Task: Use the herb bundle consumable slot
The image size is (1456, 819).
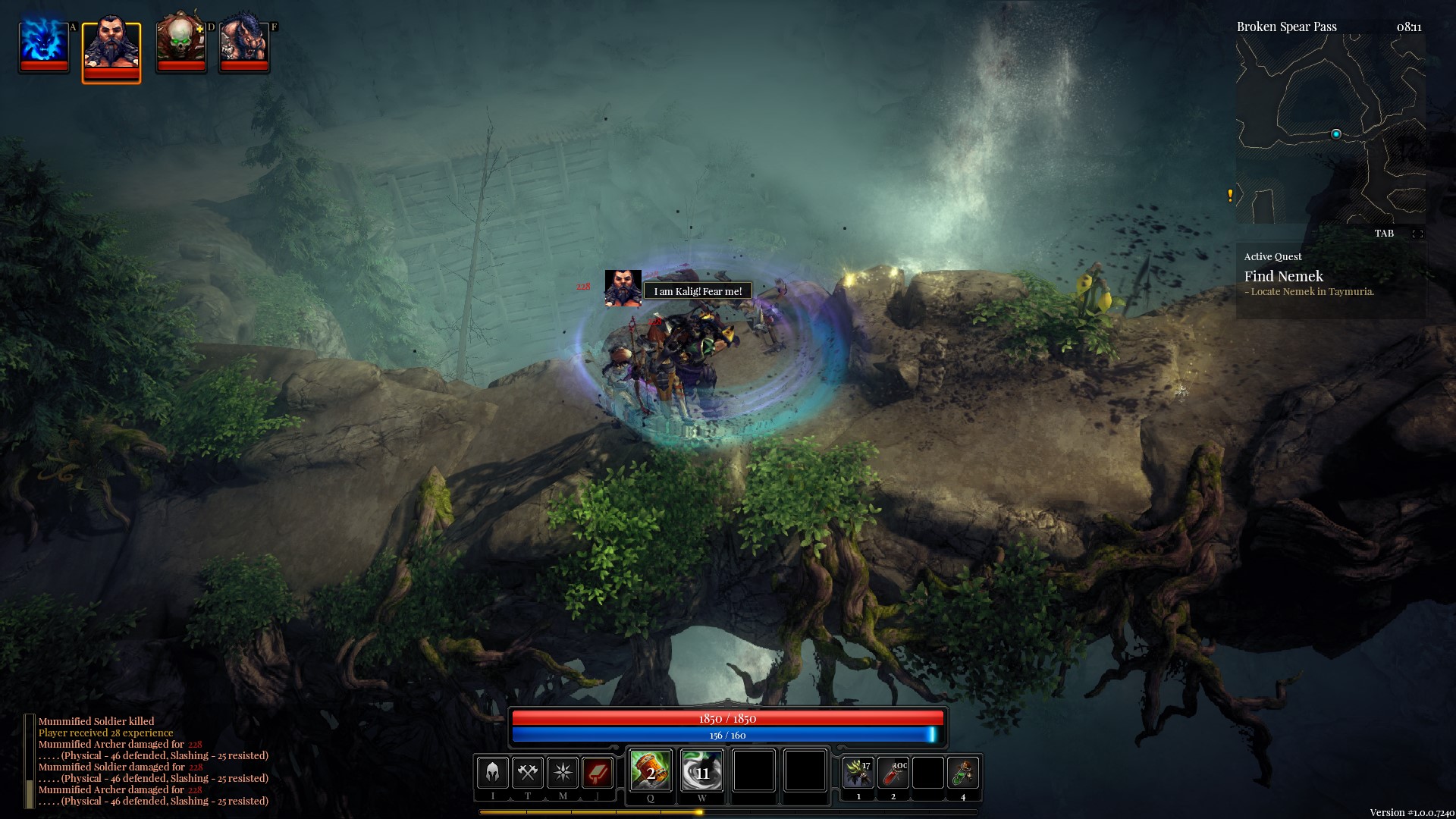Action: point(858,773)
